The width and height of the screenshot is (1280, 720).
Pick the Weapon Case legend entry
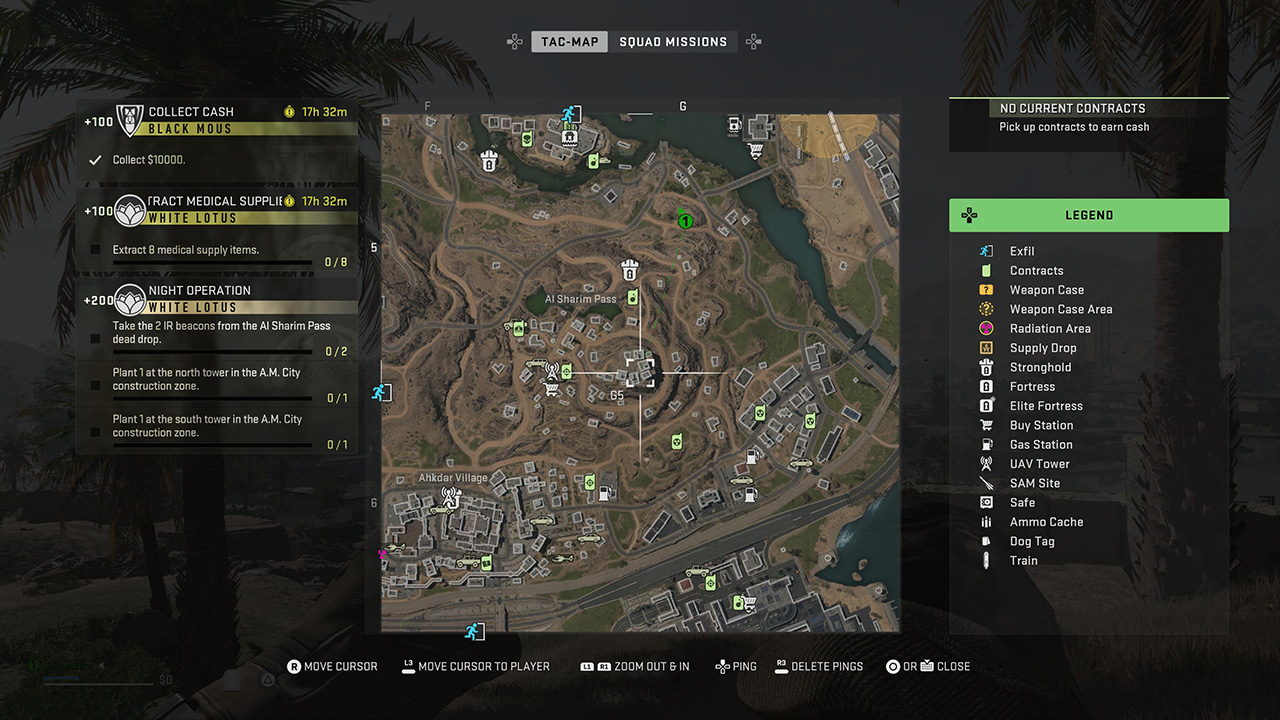point(1046,290)
